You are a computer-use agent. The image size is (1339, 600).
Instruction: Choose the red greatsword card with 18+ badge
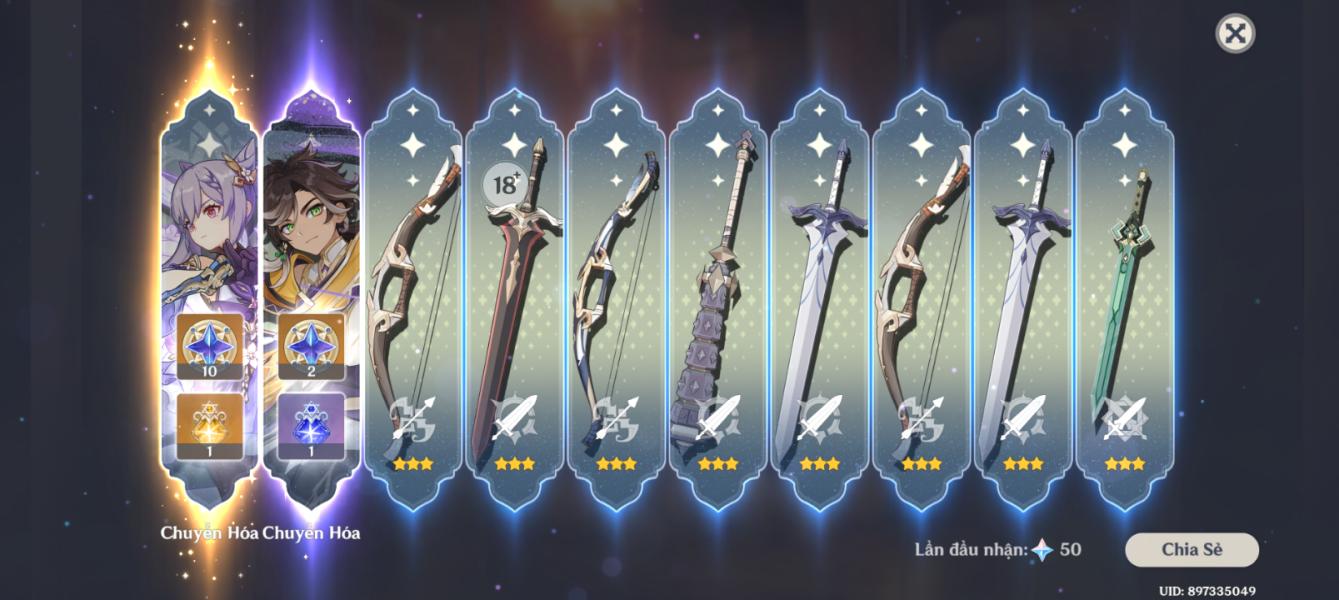(515, 300)
